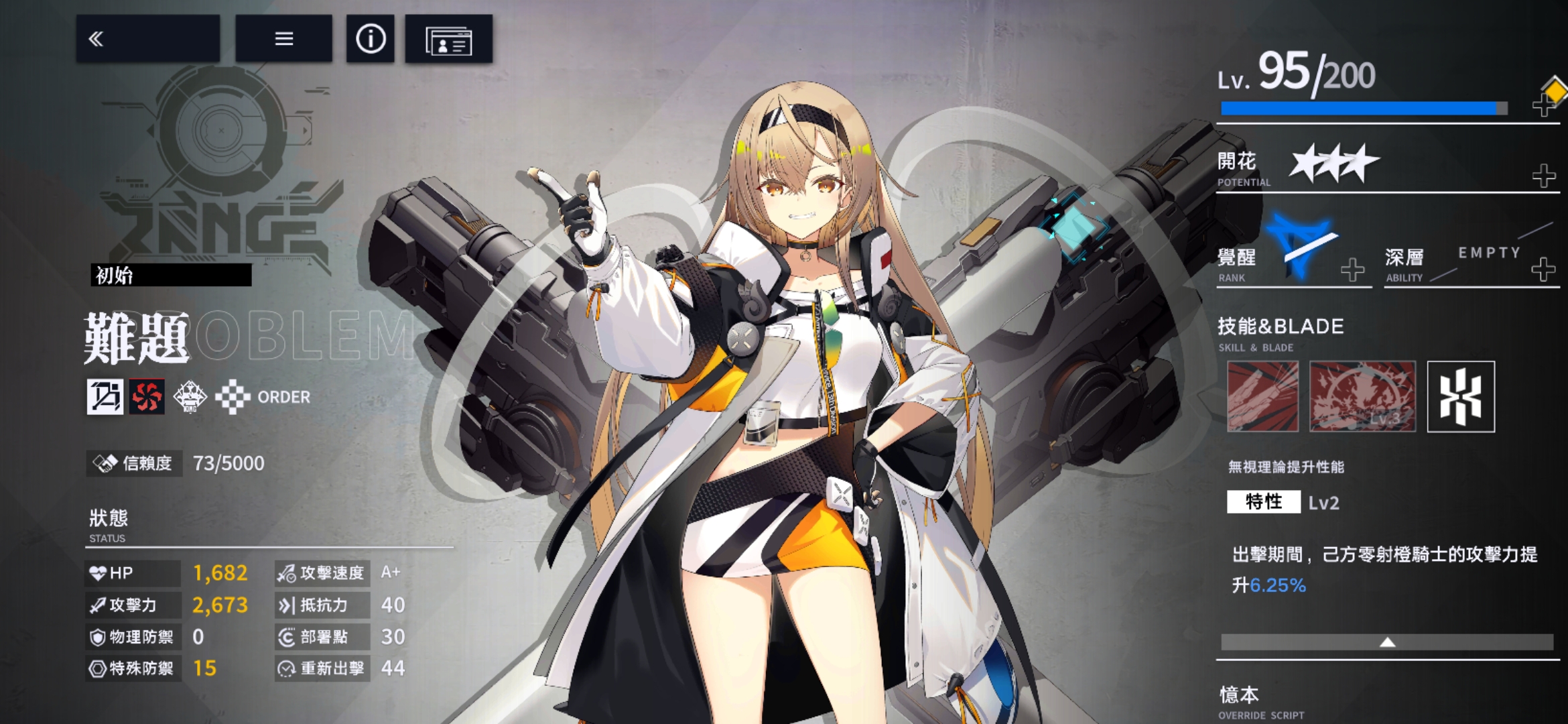1568x724 pixels.
Task: Open the white BLADE emblem slot
Action: pyautogui.click(x=1461, y=396)
